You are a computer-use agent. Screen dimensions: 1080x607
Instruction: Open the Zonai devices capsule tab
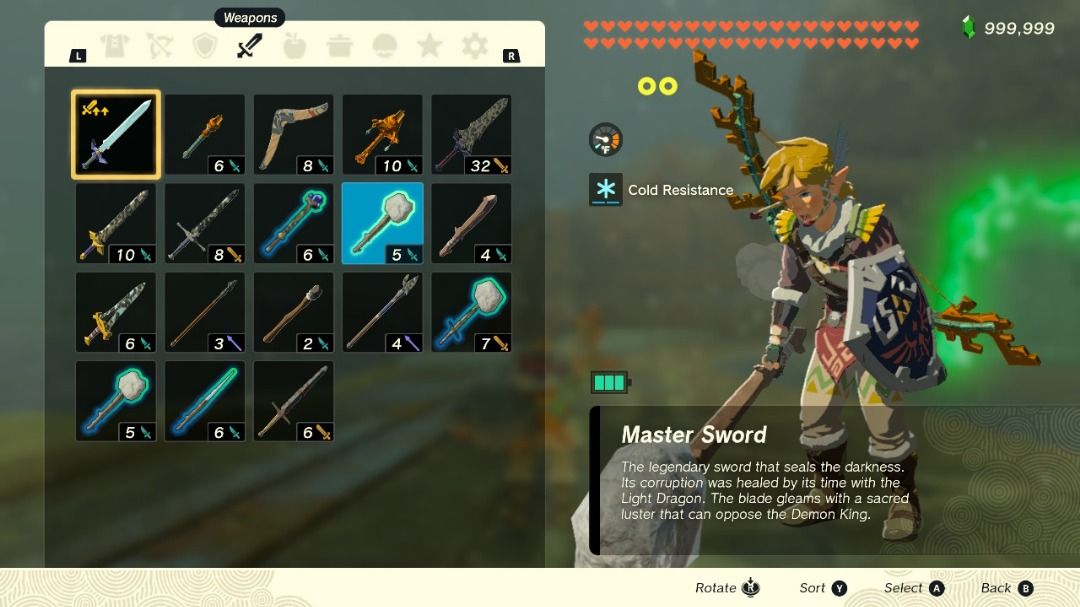384,46
